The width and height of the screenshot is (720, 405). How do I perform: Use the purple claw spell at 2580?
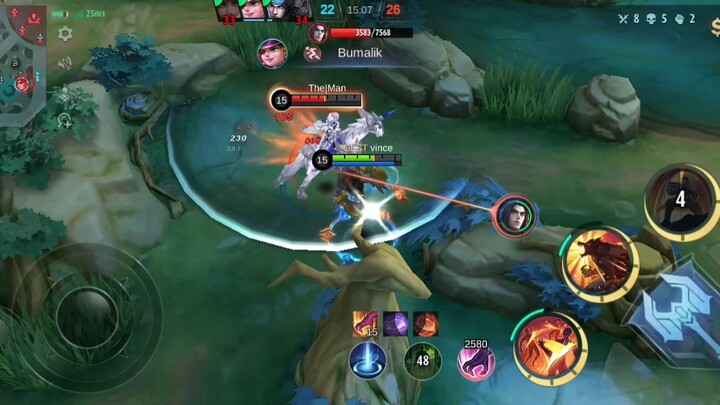point(476,361)
